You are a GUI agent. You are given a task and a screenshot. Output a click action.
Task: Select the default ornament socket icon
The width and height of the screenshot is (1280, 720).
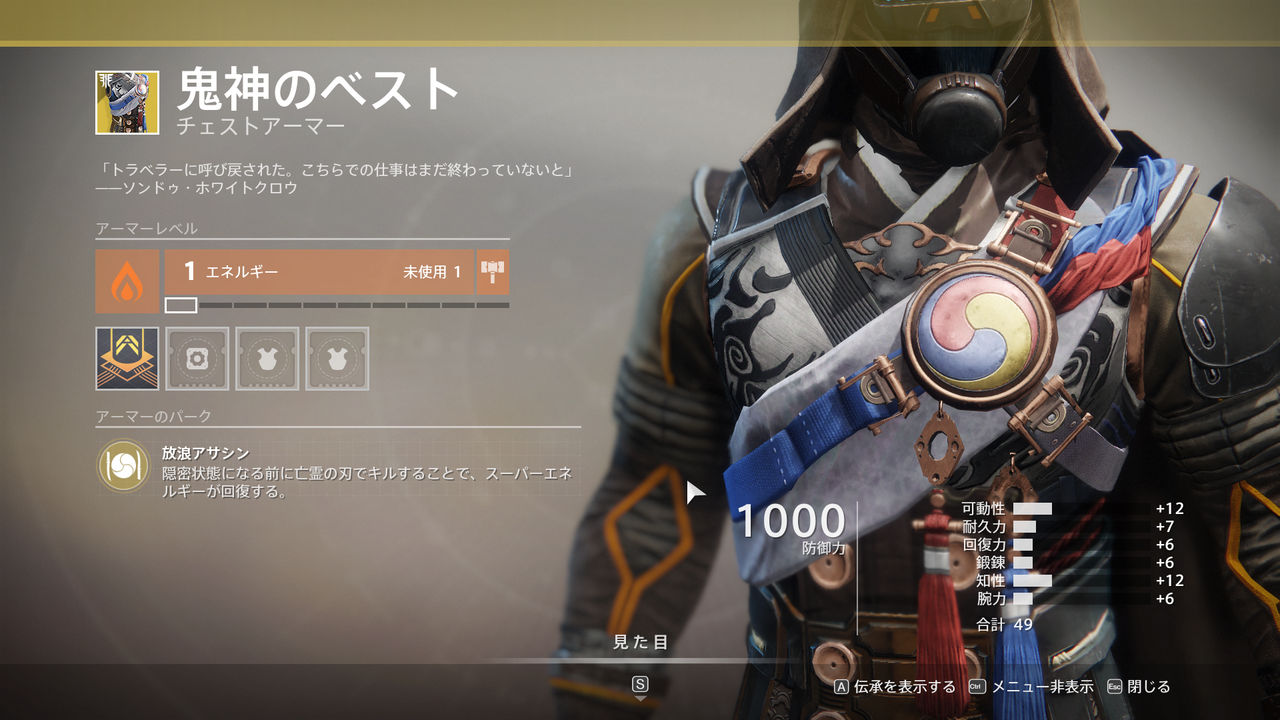[126, 357]
